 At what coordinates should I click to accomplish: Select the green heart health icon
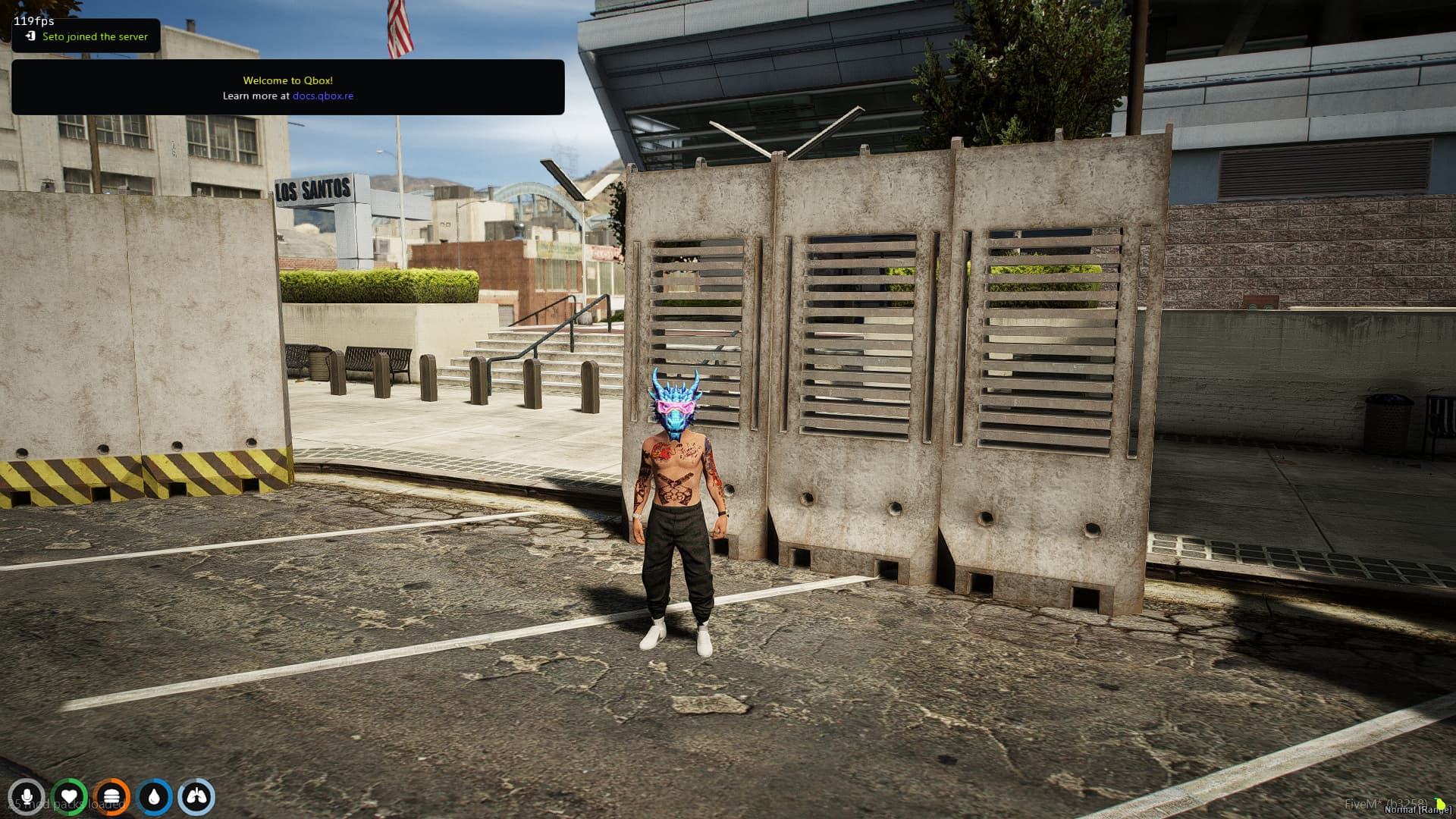coord(70,797)
